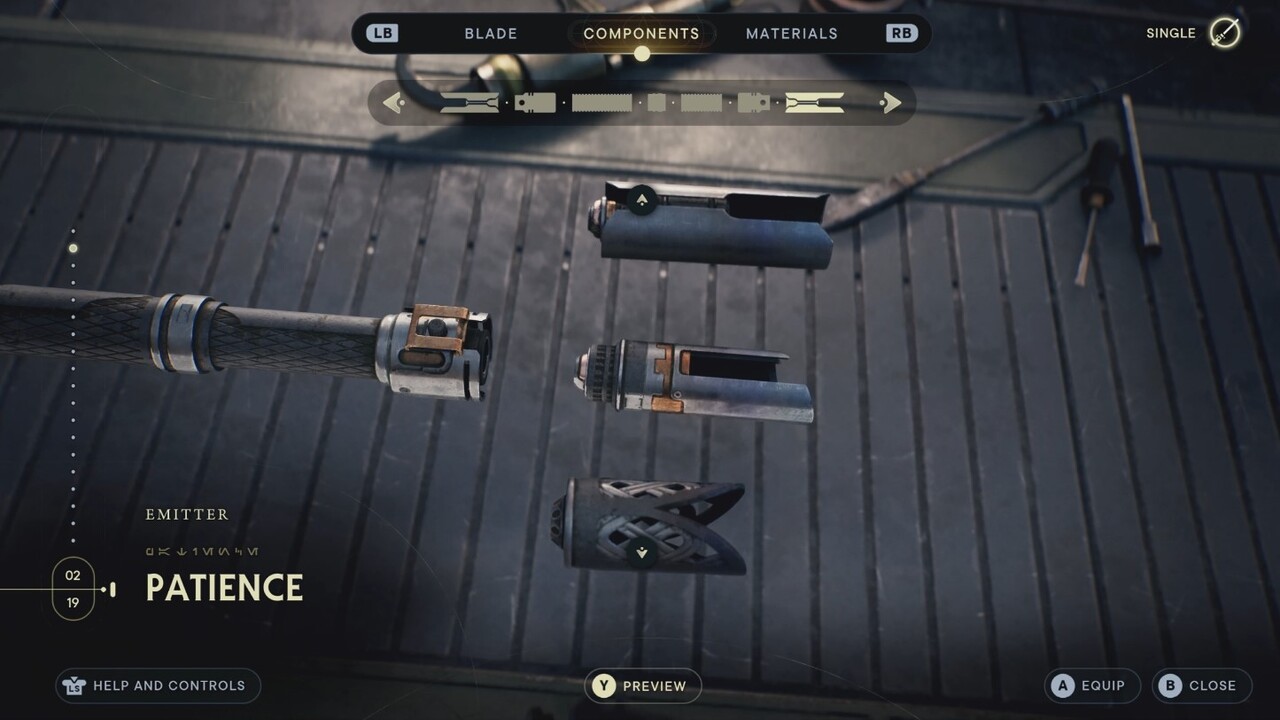The width and height of the screenshot is (1280, 720).
Task: Toggle between Single and Double saber mode
Action: point(1194,33)
